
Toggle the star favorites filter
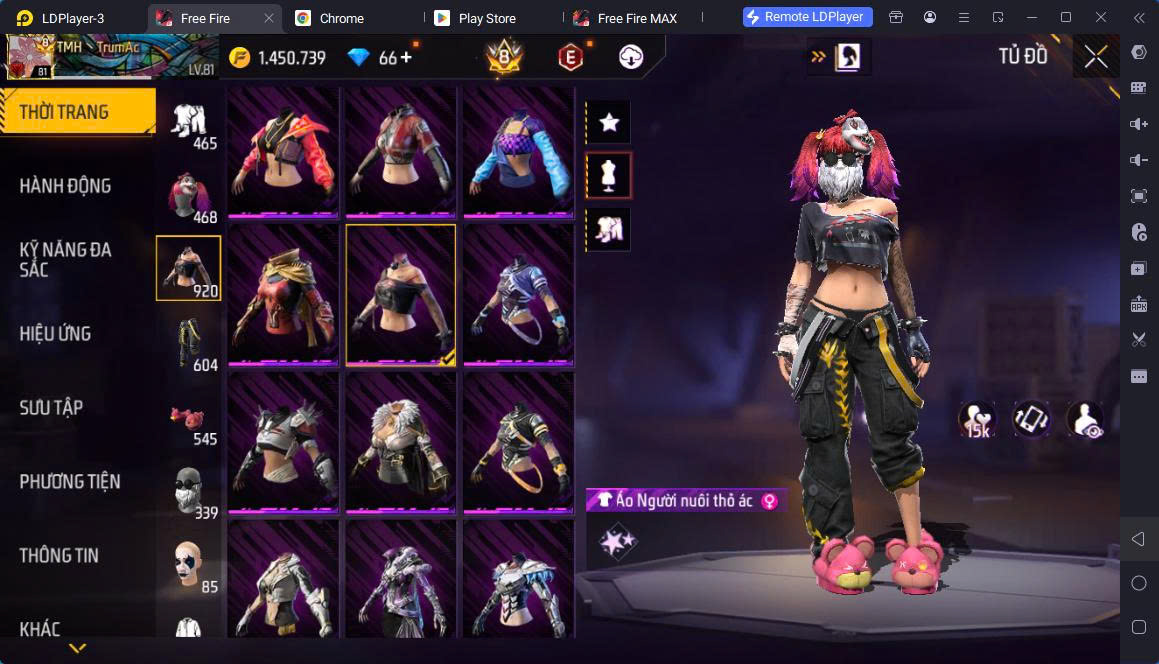pos(608,123)
